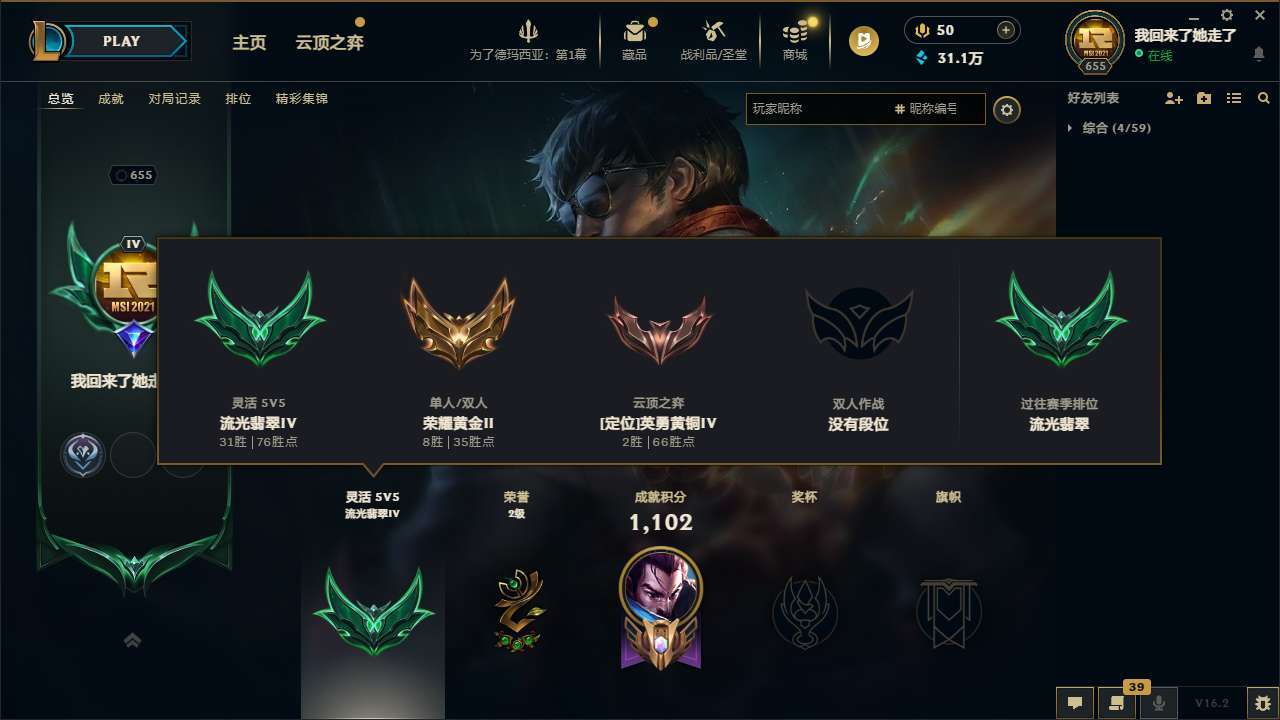Select the 主页 menu item
The height and width of the screenshot is (720, 1280).
(x=249, y=42)
